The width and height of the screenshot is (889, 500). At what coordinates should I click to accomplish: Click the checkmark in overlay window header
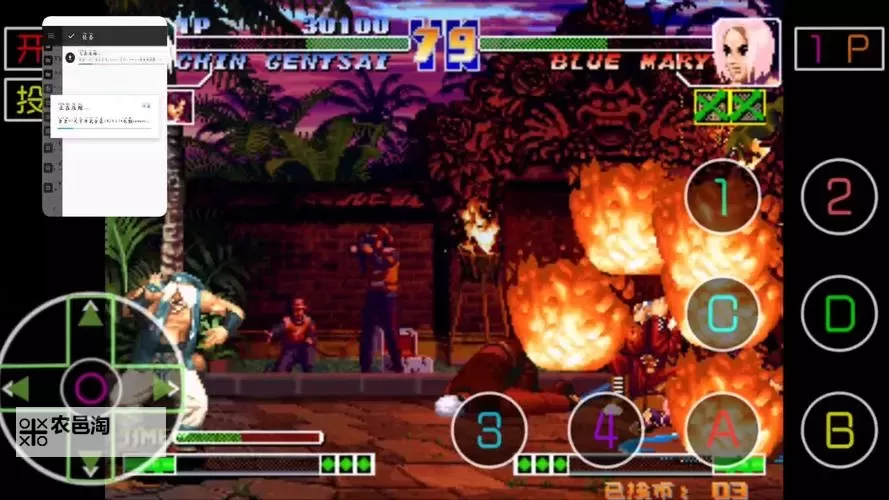point(70,35)
